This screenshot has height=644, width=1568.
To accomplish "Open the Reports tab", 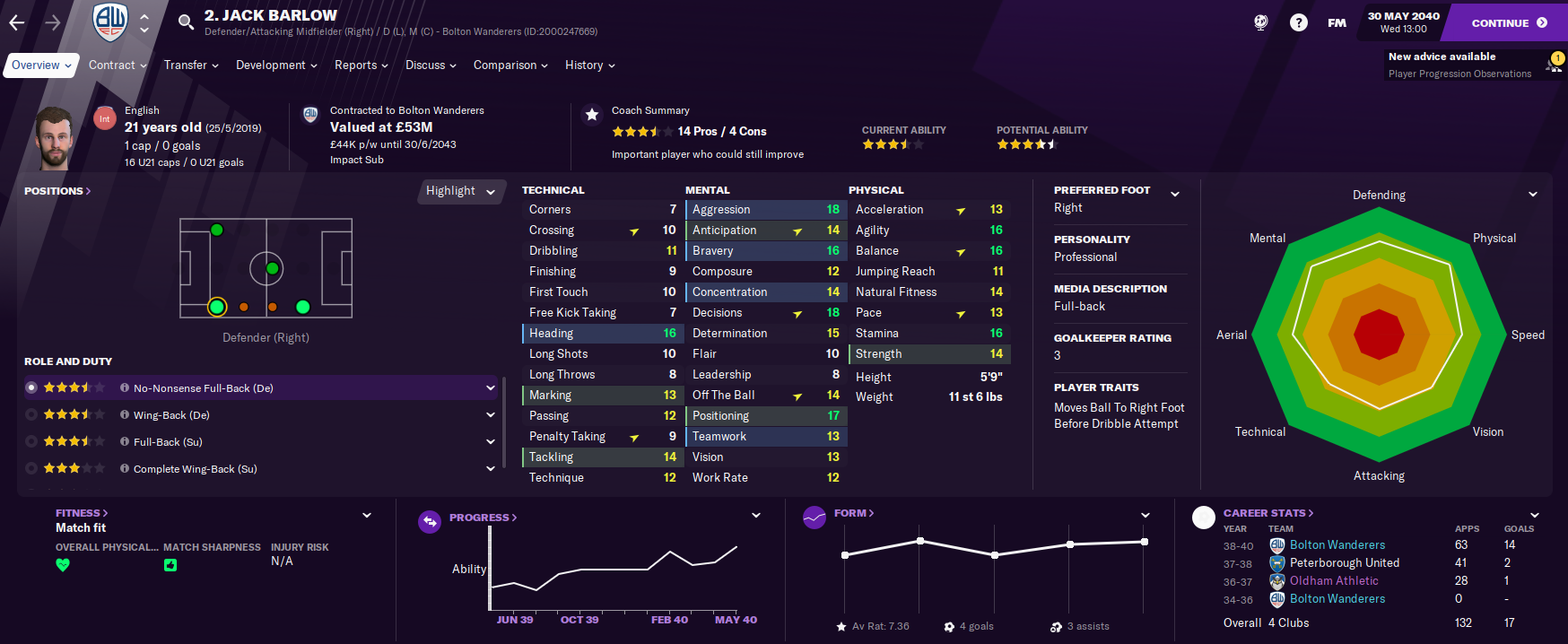I will (x=361, y=65).
